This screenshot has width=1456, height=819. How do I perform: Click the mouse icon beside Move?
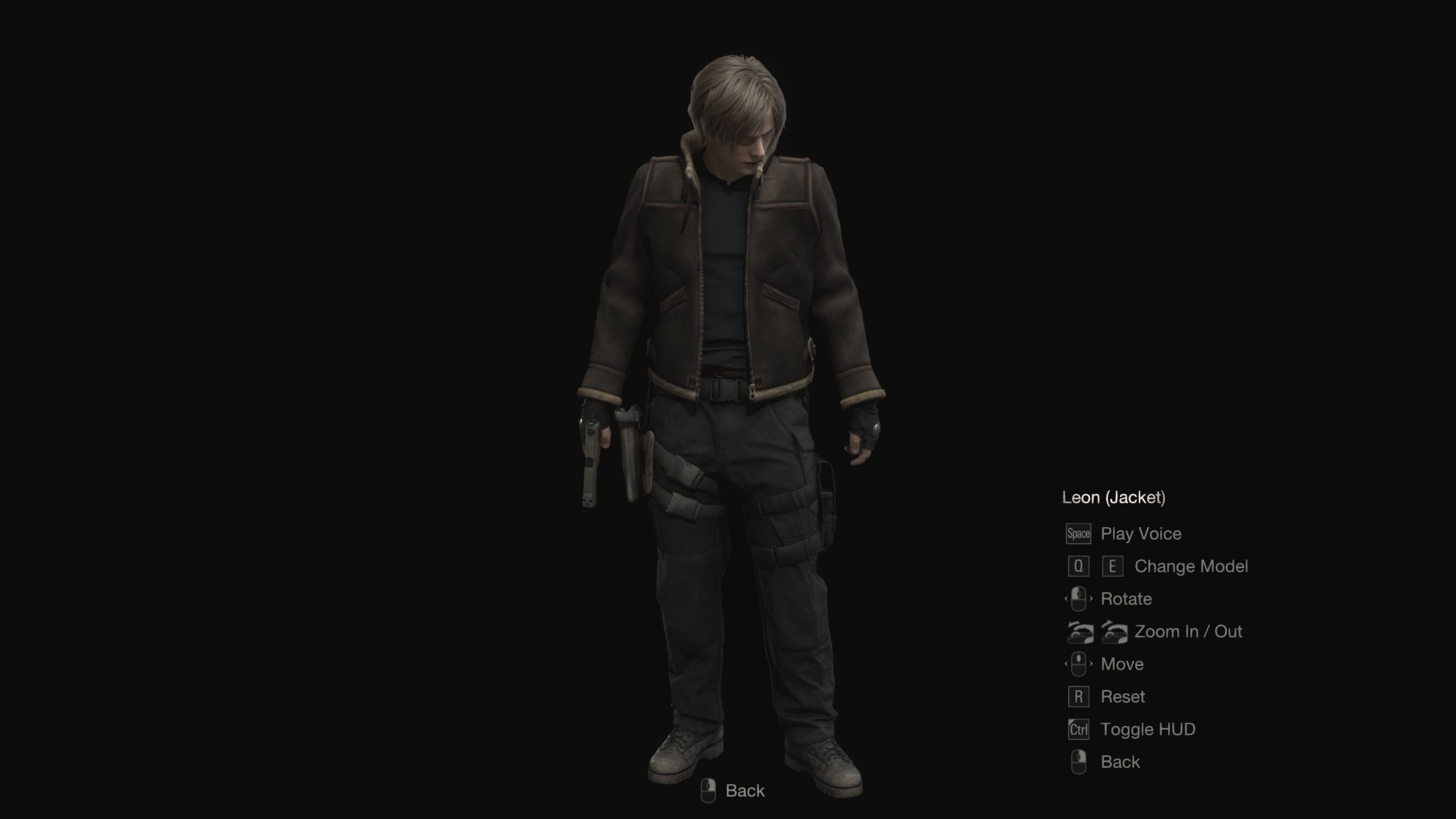point(1078,664)
